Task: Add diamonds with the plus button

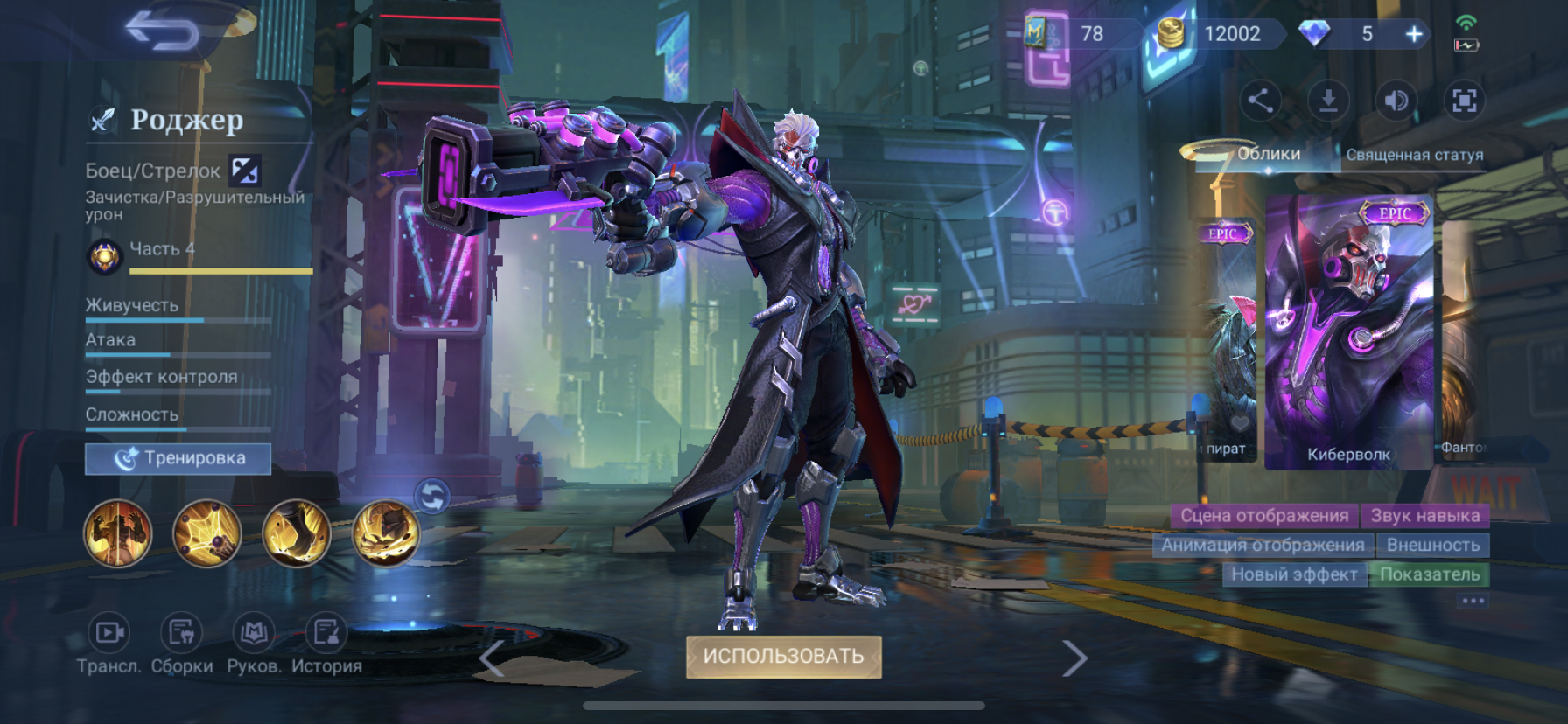Action: click(x=1414, y=34)
